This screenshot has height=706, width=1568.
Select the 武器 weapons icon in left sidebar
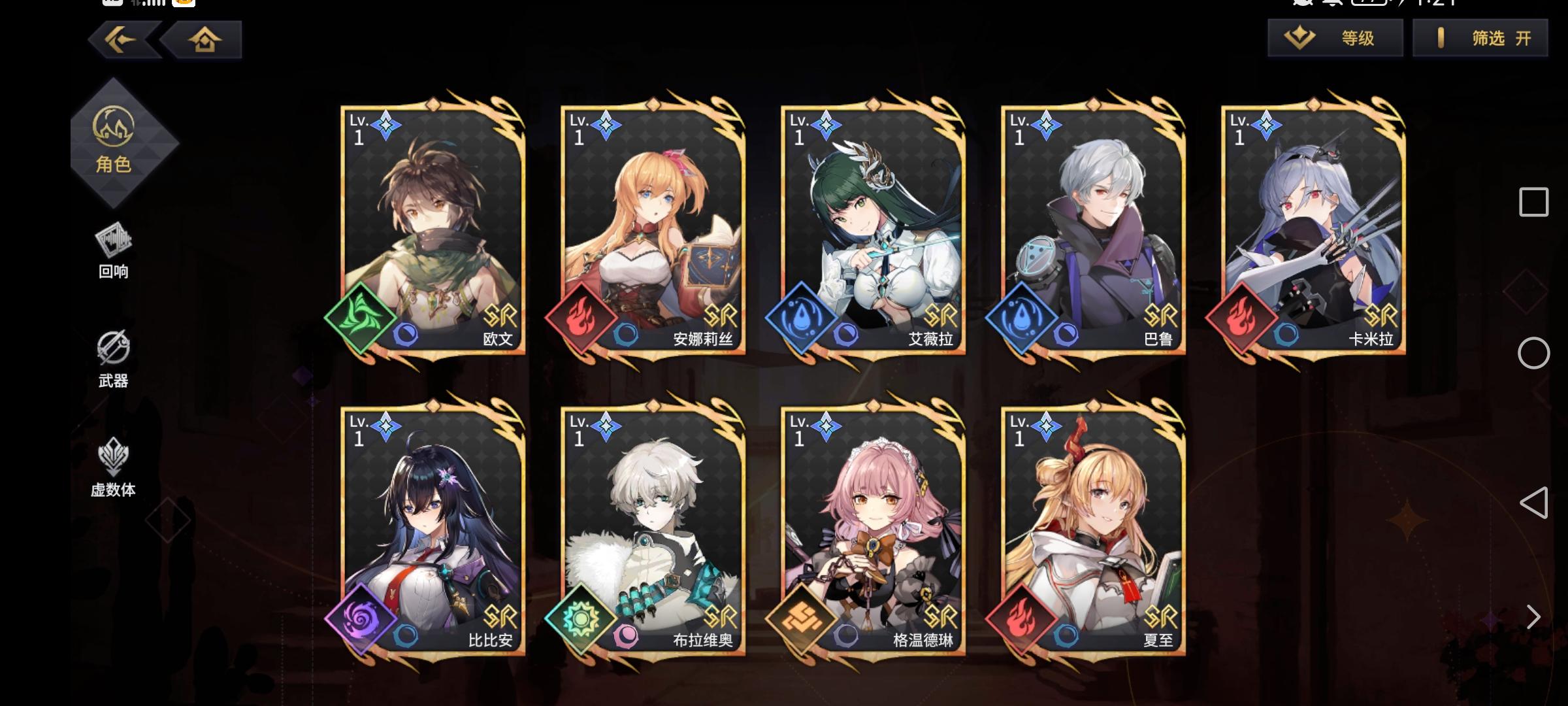pyautogui.click(x=112, y=356)
